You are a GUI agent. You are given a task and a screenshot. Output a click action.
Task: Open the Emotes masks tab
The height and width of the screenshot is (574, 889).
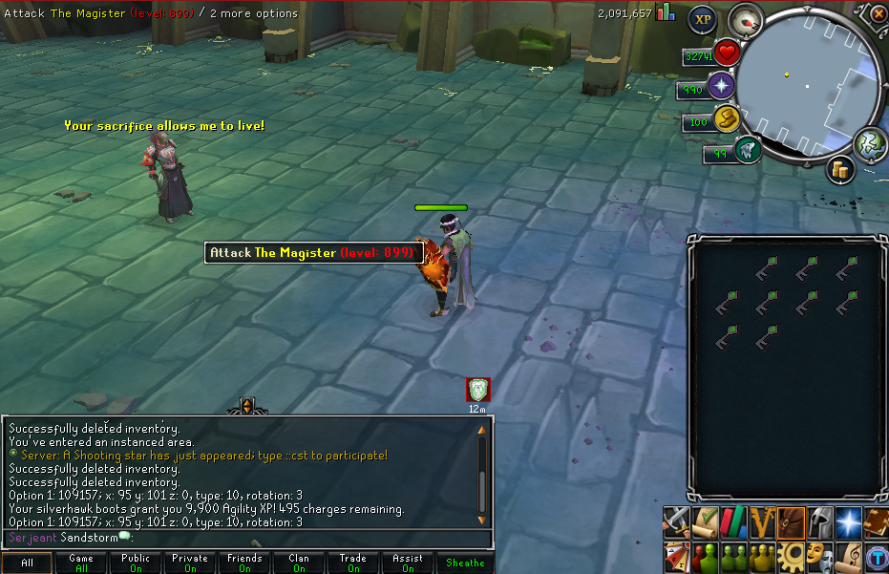820,553
